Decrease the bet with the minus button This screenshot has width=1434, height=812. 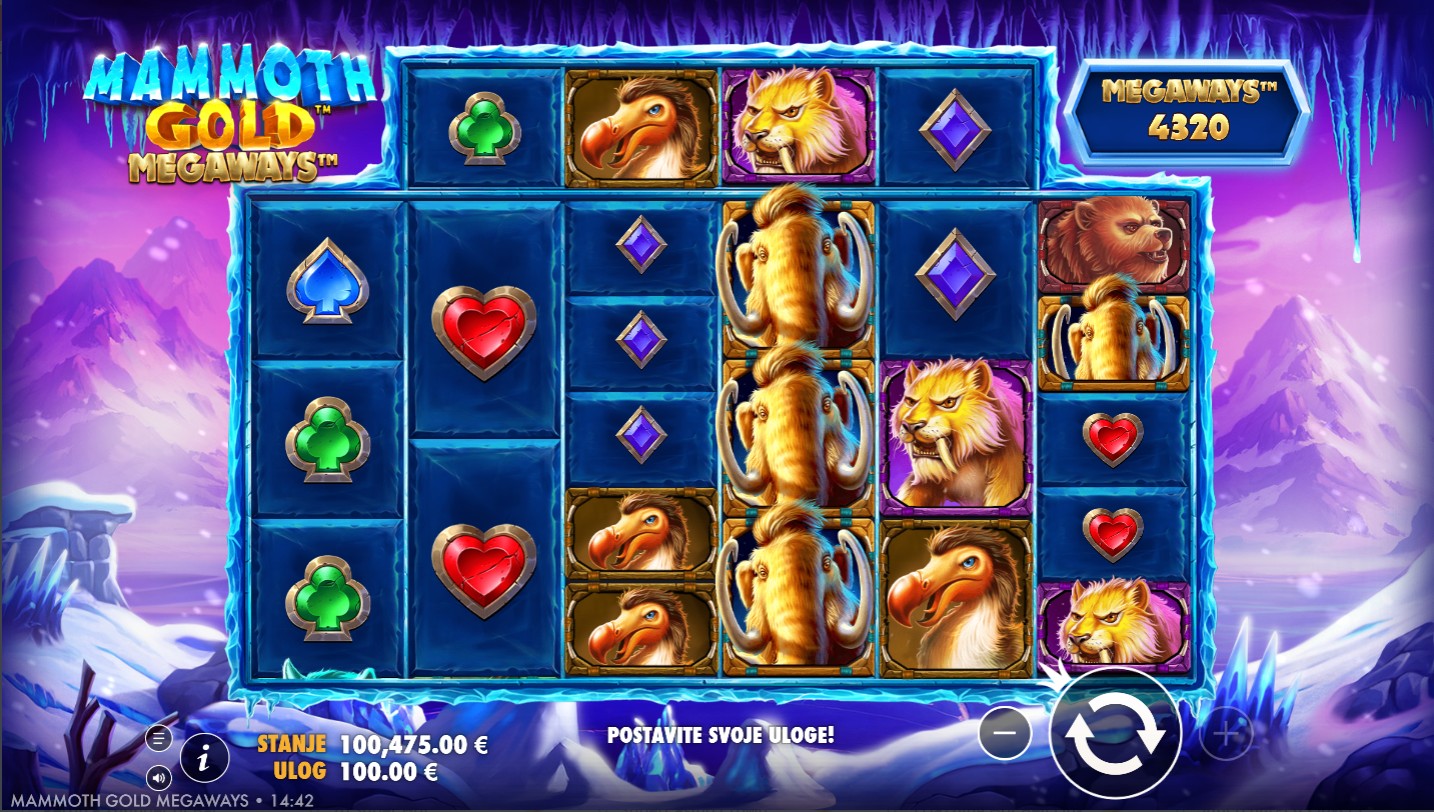pyautogui.click(x=1005, y=734)
